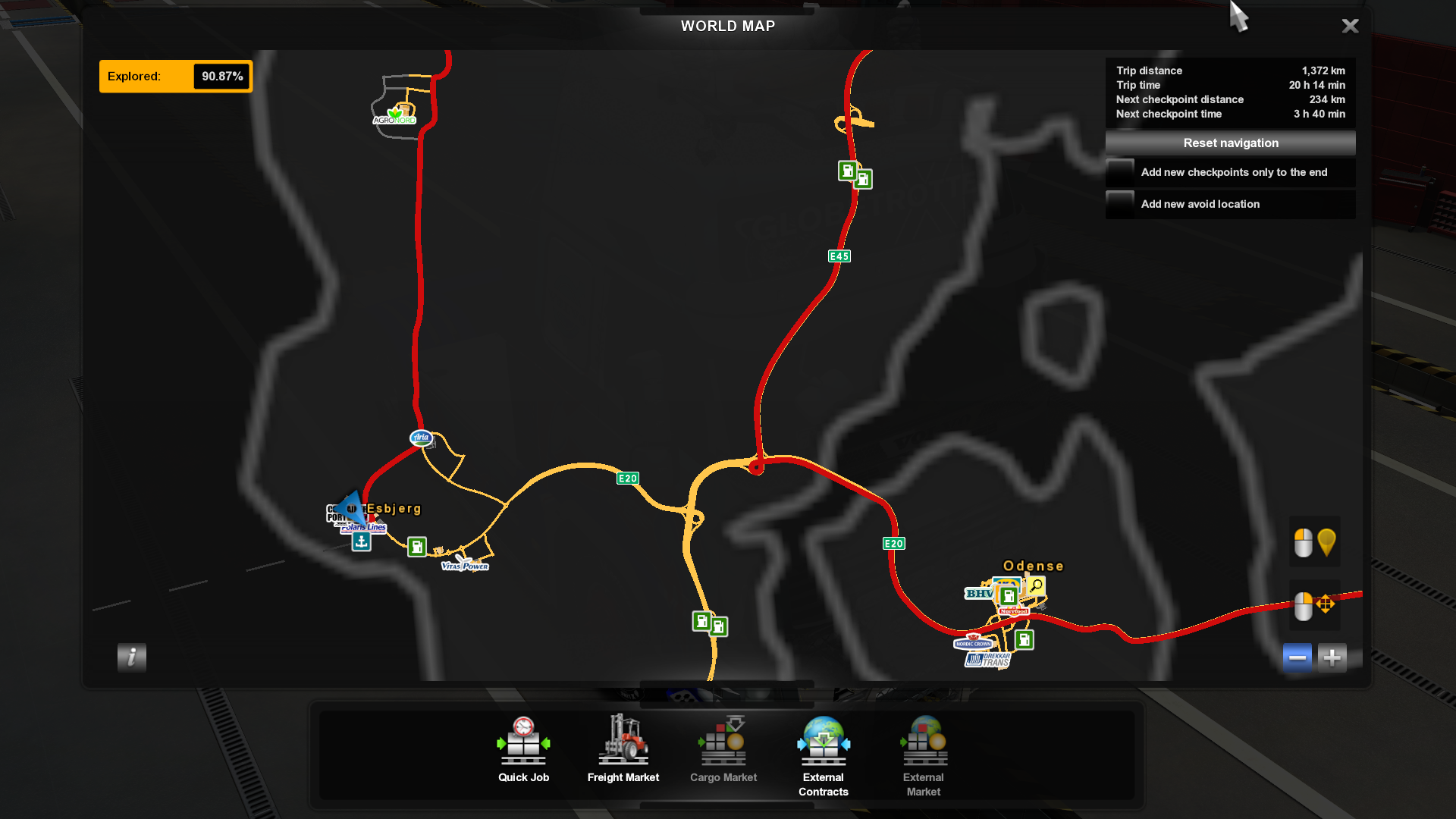1456x819 pixels.
Task: Select the Vitas Power company logo
Action: coord(464,565)
